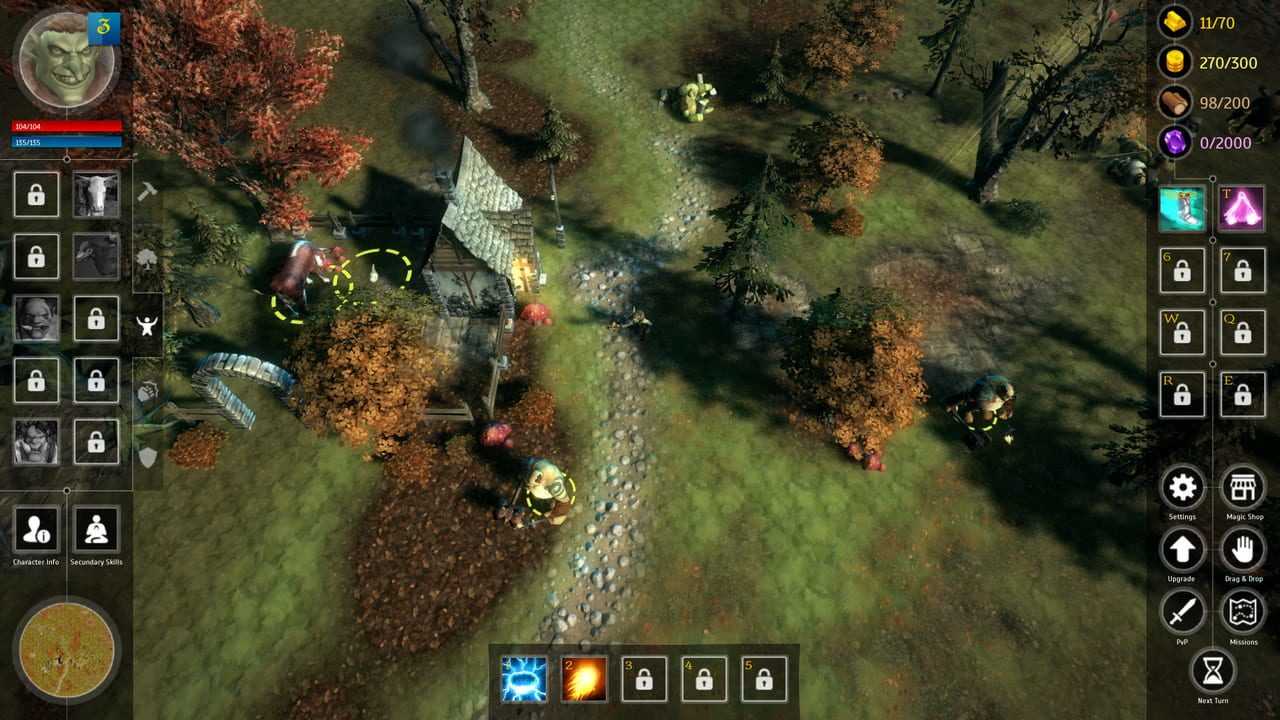
Task: Cast the fireball spell in slot 2
Action: [x=584, y=679]
